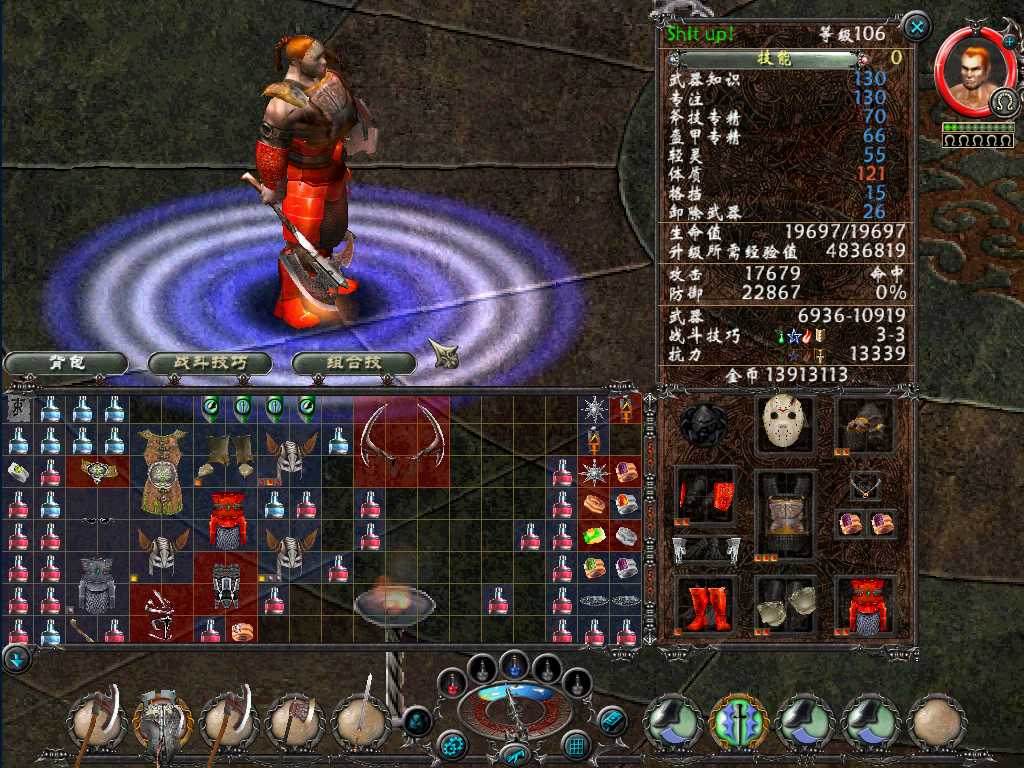Select the equipped red boots
The height and width of the screenshot is (768, 1024).
705,603
